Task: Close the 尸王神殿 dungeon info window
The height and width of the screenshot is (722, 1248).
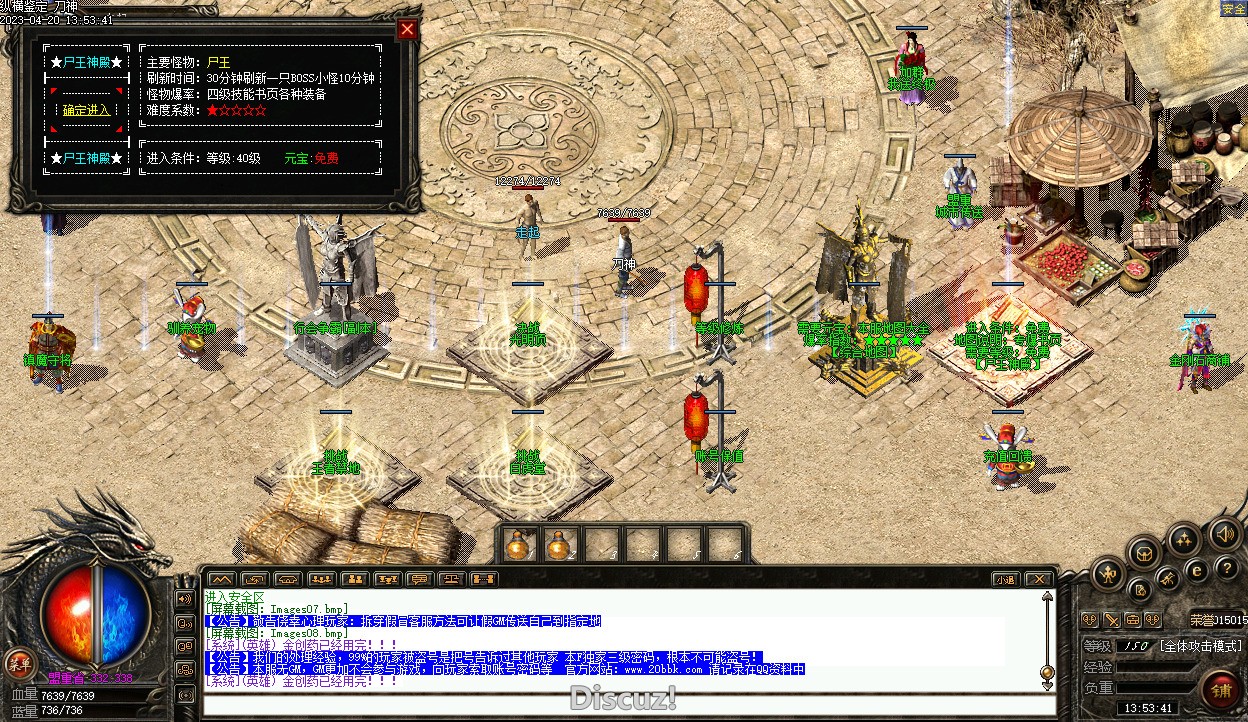Action: (x=407, y=29)
